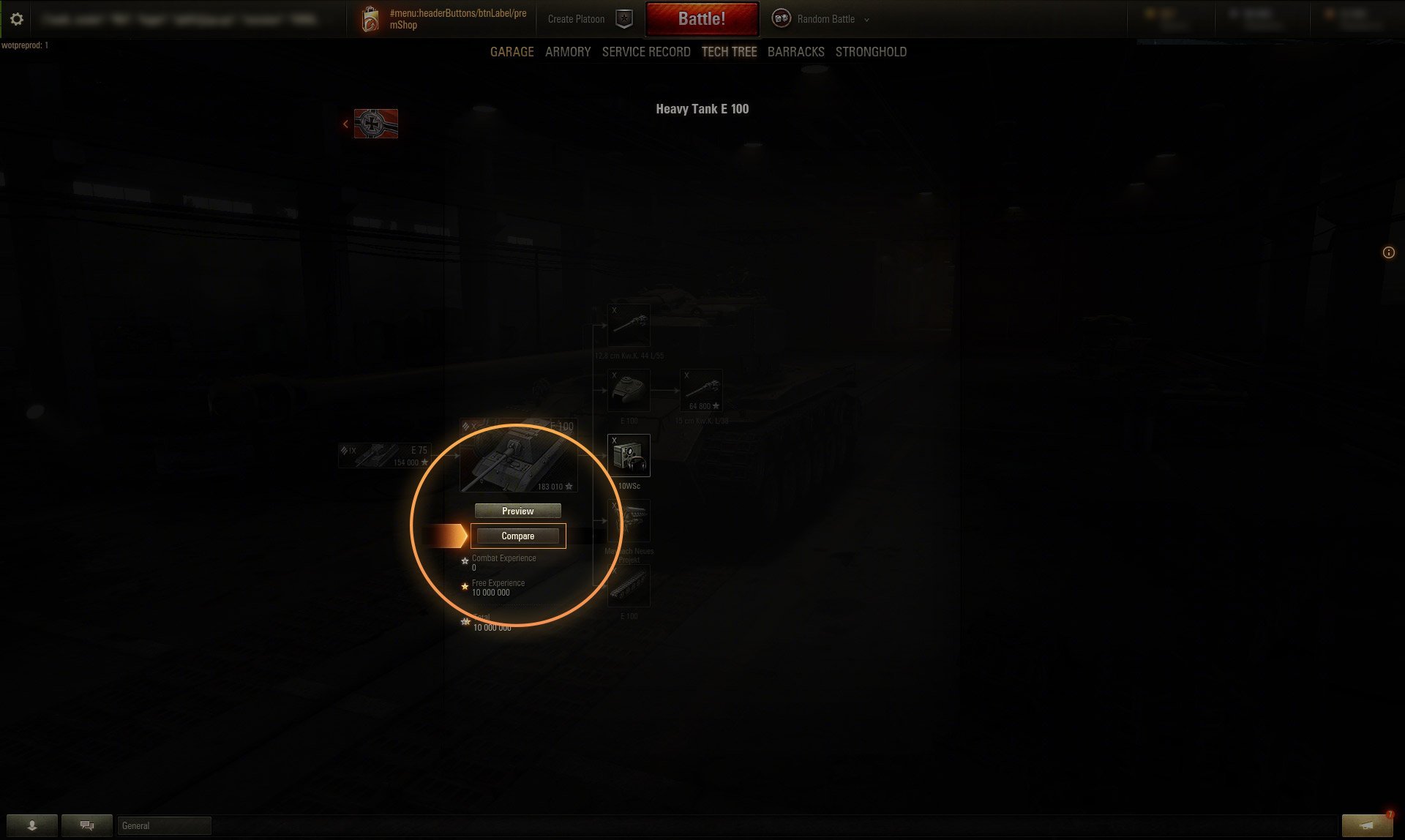The image size is (1405, 840).
Task: Open the contacts list button
Action: click(x=31, y=825)
